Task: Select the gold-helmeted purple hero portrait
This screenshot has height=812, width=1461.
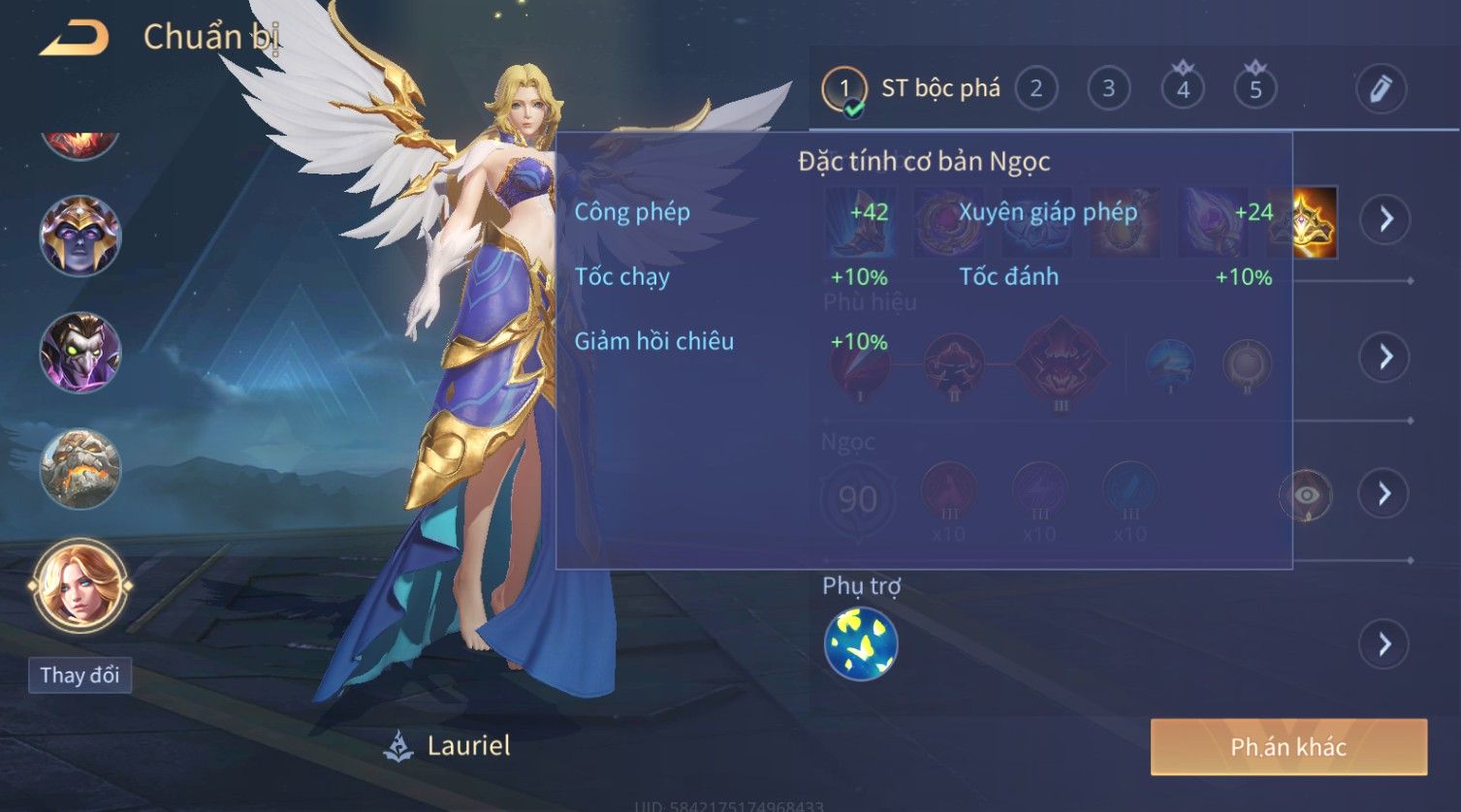Action: click(79, 235)
